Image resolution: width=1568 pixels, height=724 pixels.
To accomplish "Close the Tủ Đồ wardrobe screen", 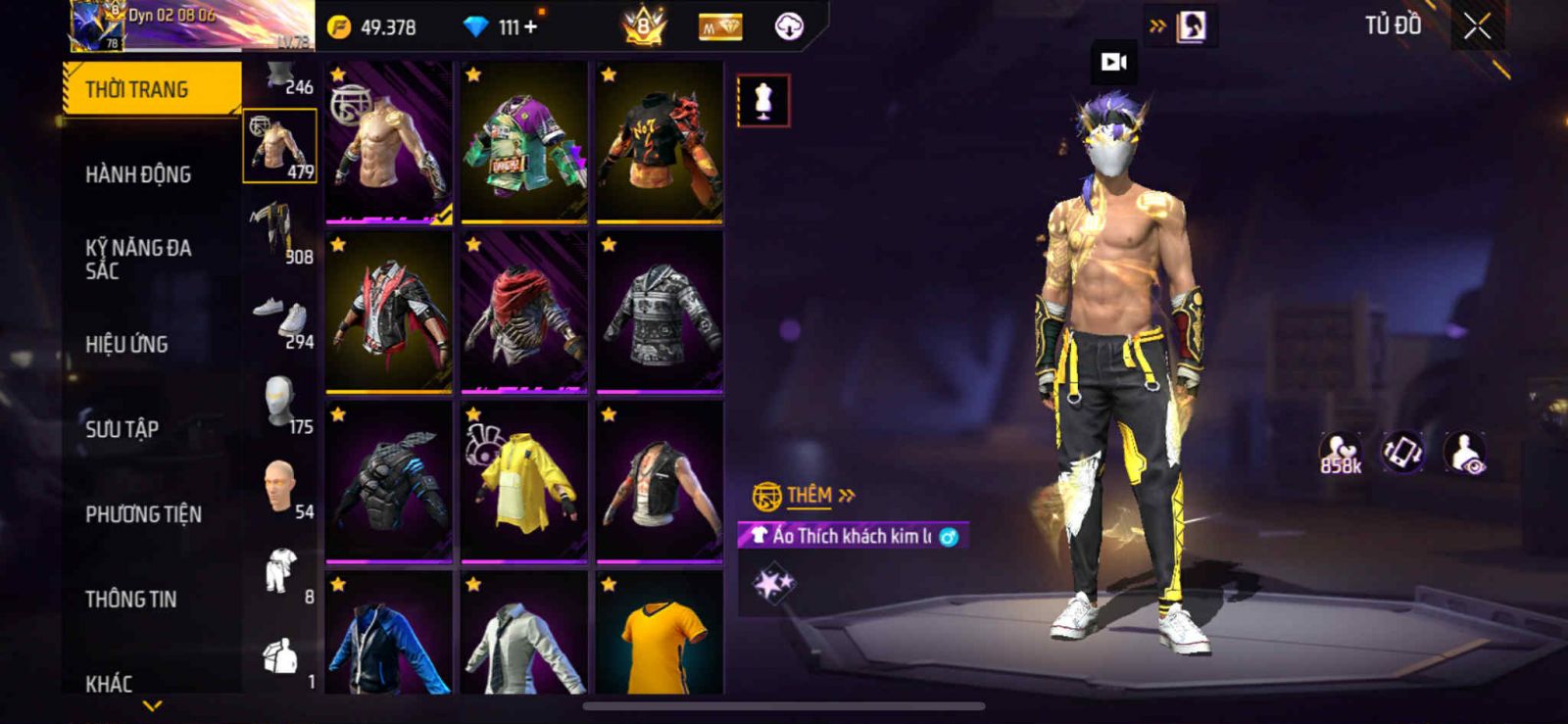I will pos(1477,26).
